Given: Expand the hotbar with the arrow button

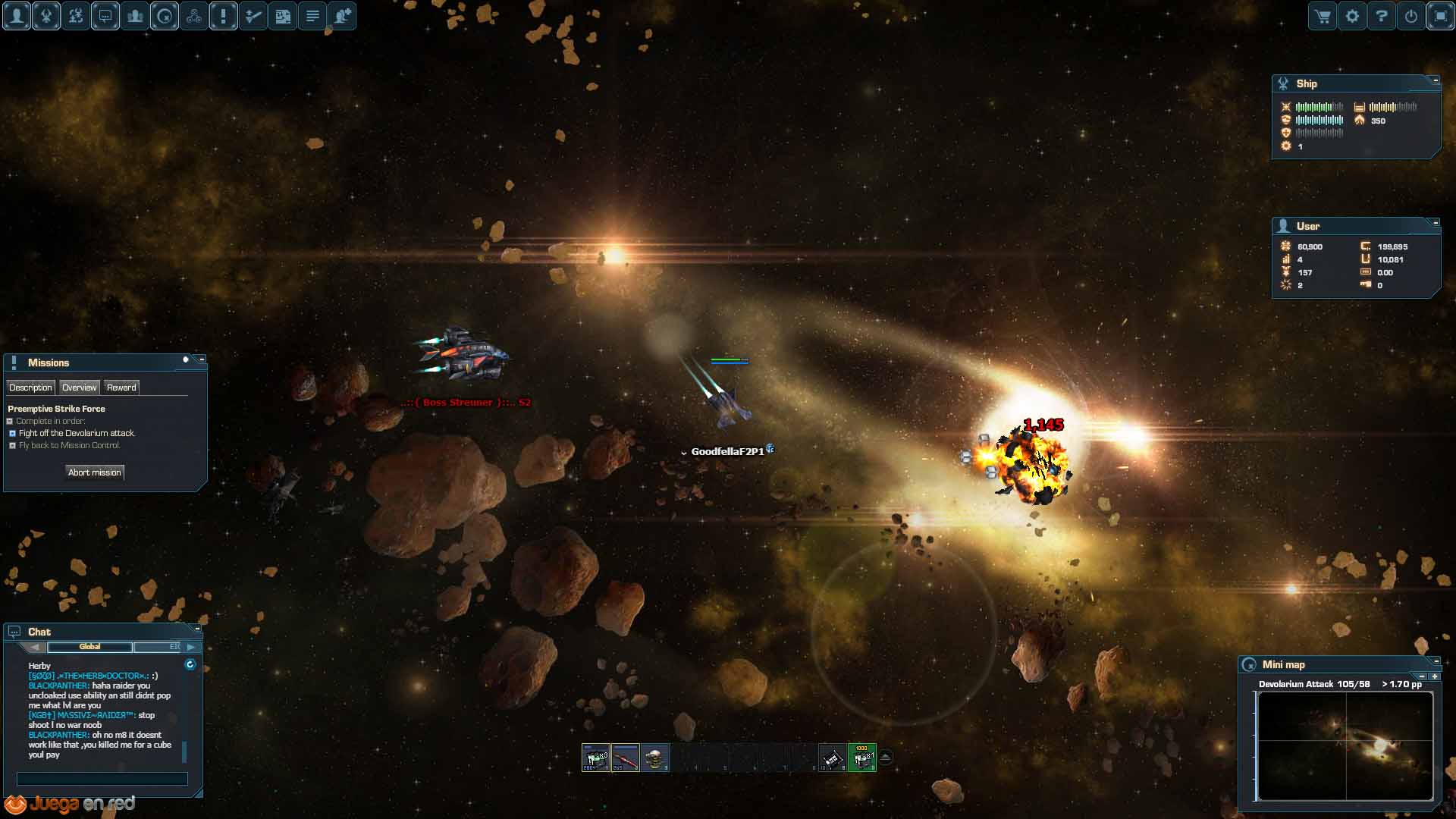Looking at the screenshot, I should pyautogui.click(x=885, y=757).
